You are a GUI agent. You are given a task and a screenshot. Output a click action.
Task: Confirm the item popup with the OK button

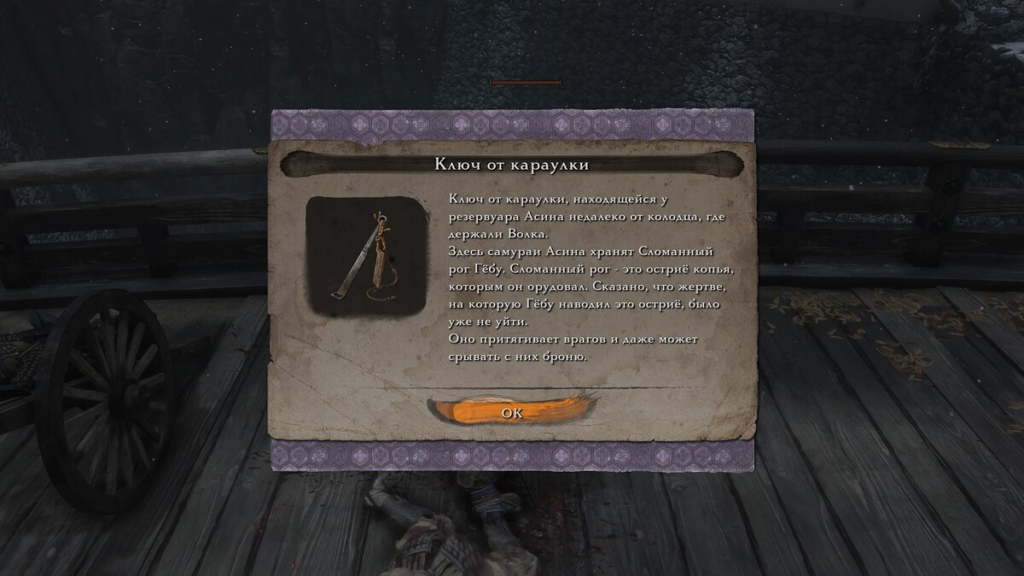[511, 411]
